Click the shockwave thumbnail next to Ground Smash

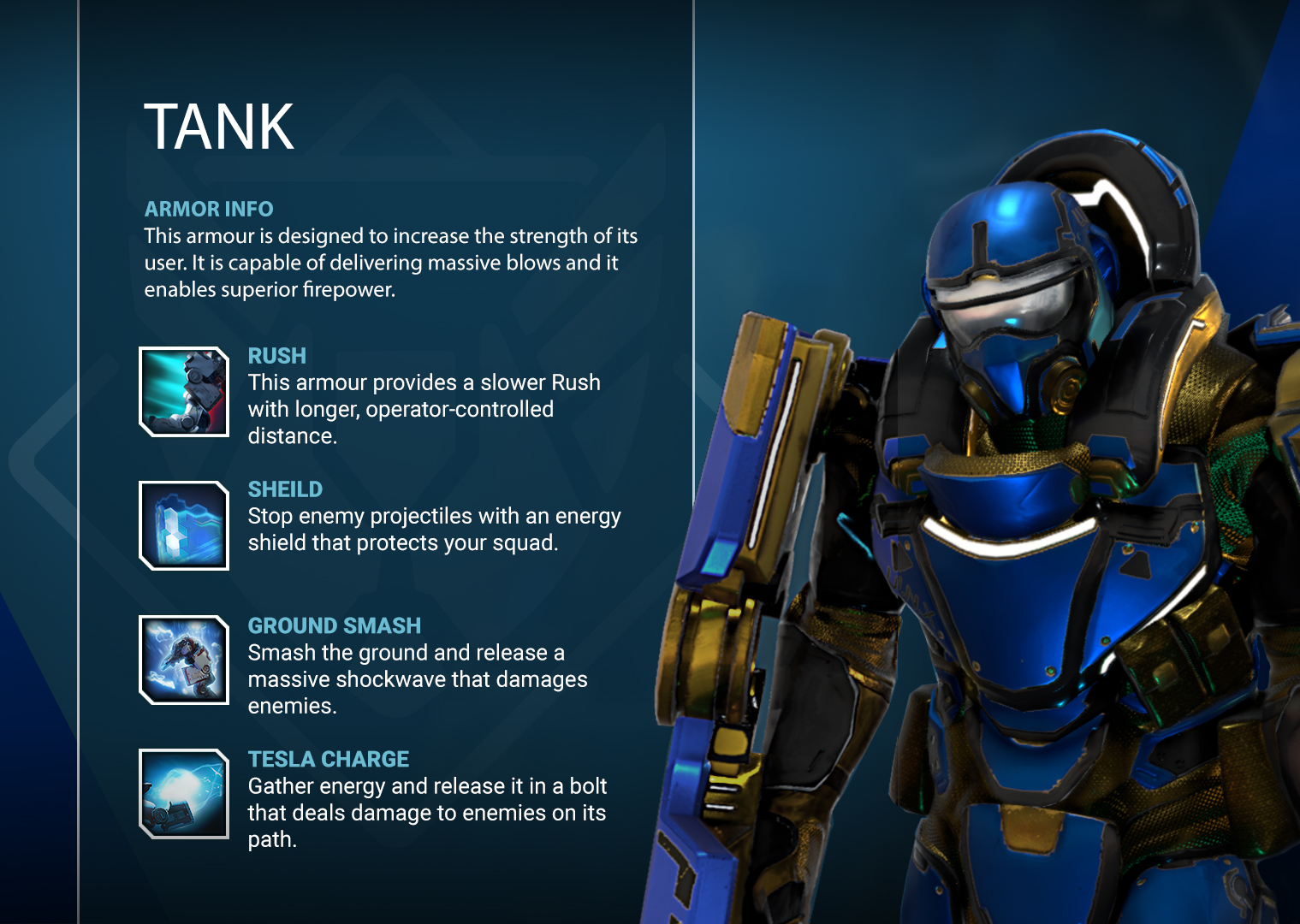click(182, 660)
